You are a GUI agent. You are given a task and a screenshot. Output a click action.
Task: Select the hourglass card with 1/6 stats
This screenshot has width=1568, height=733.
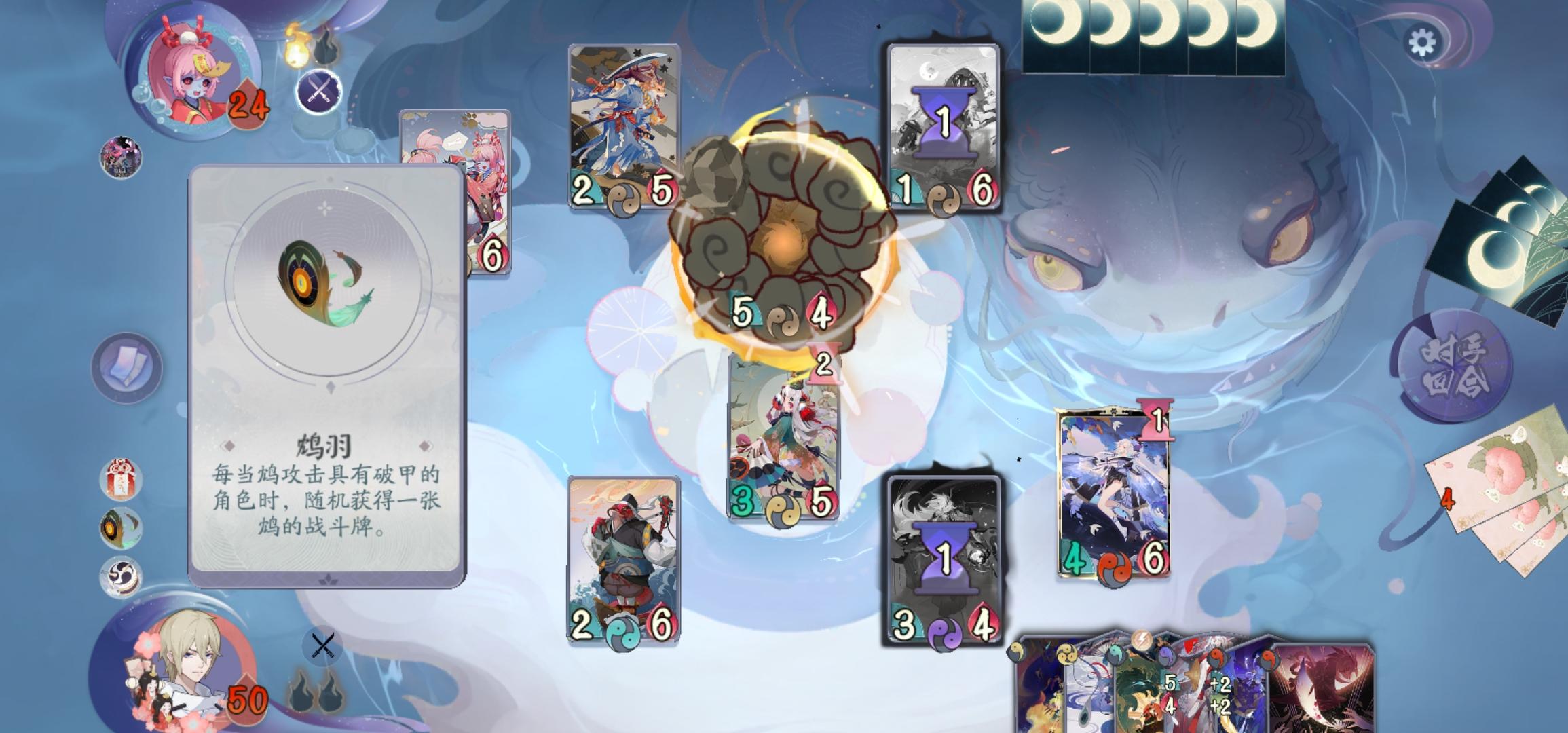click(x=942, y=126)
